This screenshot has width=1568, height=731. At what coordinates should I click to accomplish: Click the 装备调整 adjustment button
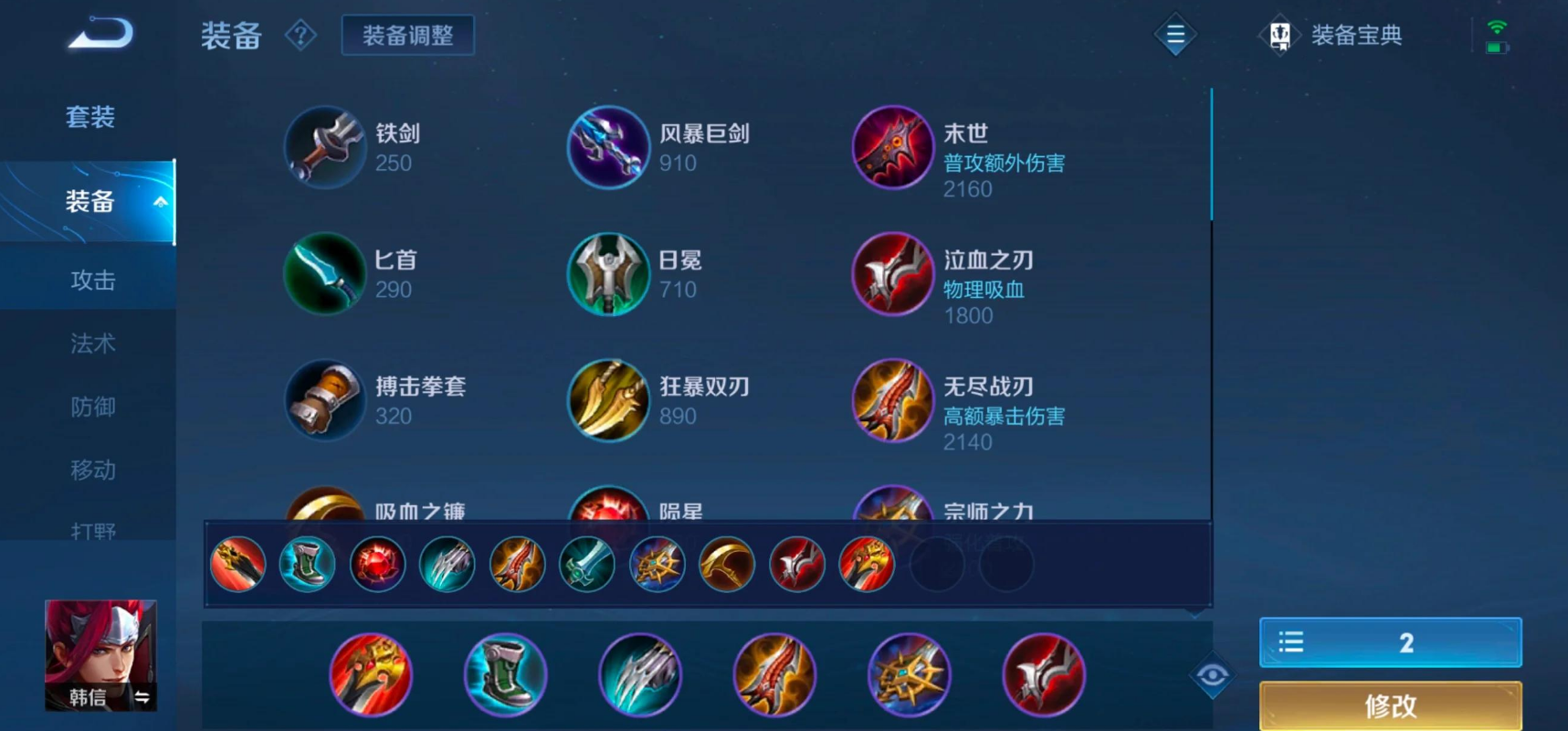click(x=407, y=35)
